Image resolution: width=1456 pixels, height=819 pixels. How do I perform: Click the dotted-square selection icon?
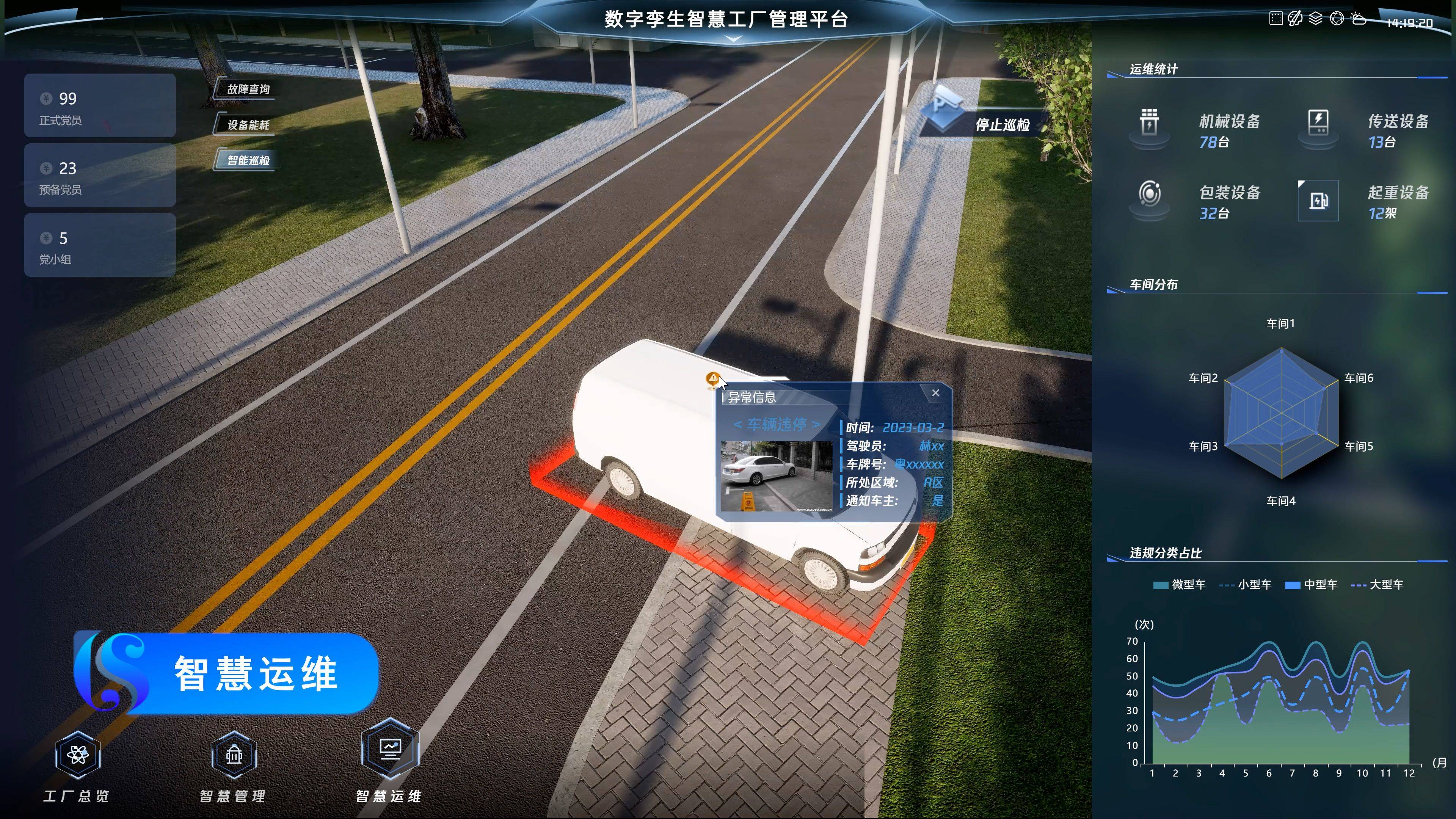[x=1276, y=19]
